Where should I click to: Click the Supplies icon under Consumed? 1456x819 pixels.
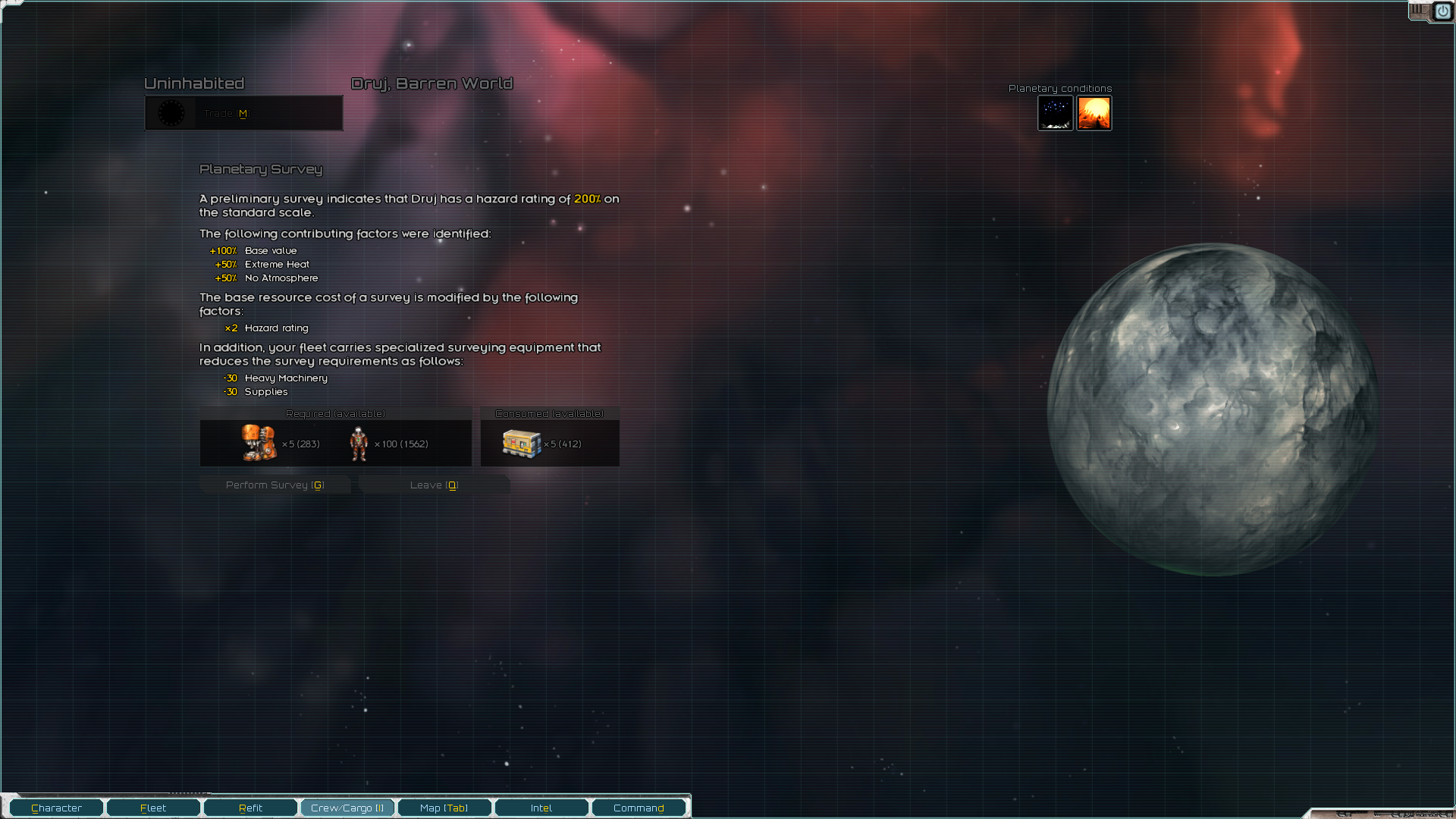pos(520,443)
